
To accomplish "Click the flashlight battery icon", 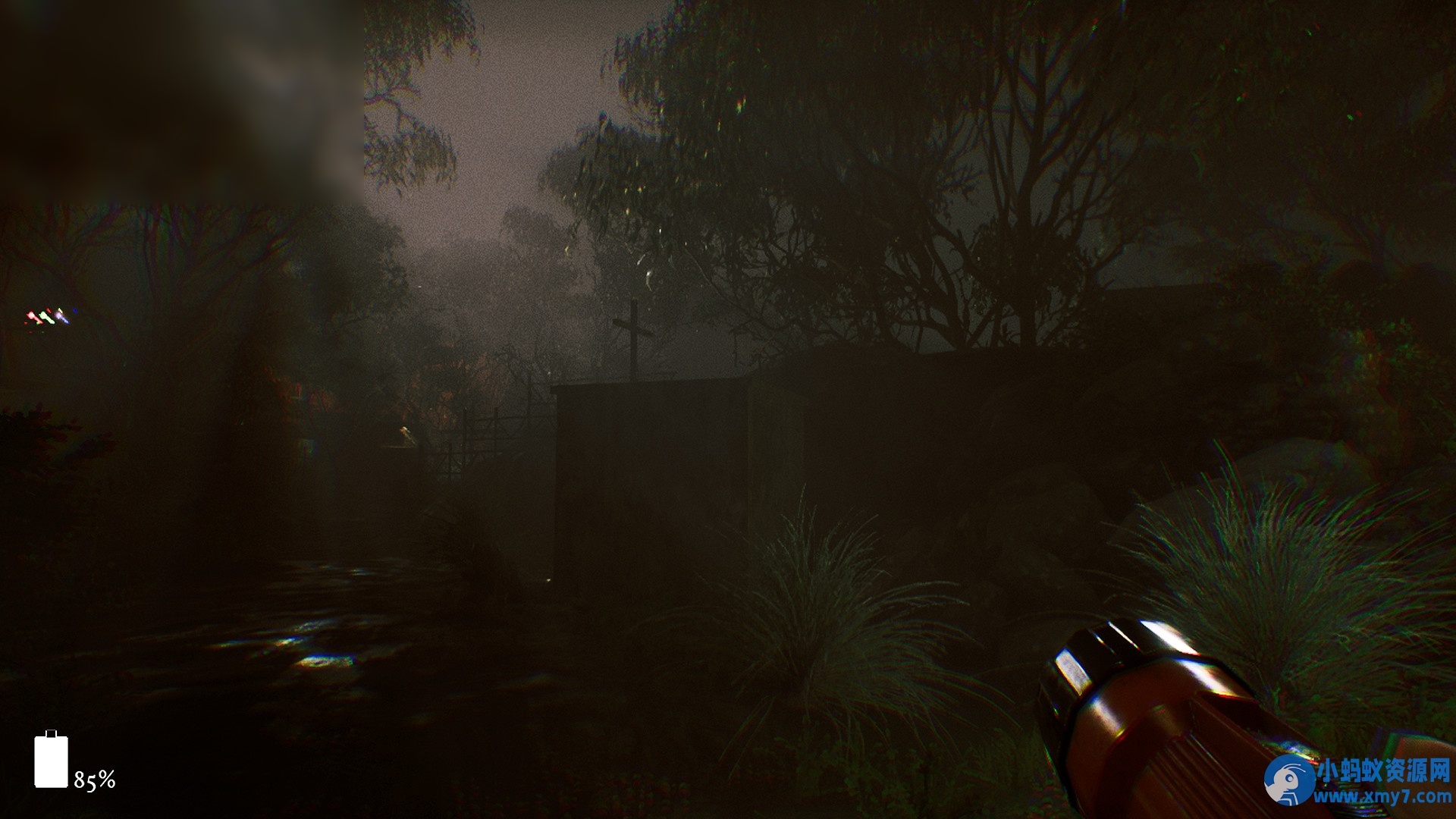I will tap(51, 760).
